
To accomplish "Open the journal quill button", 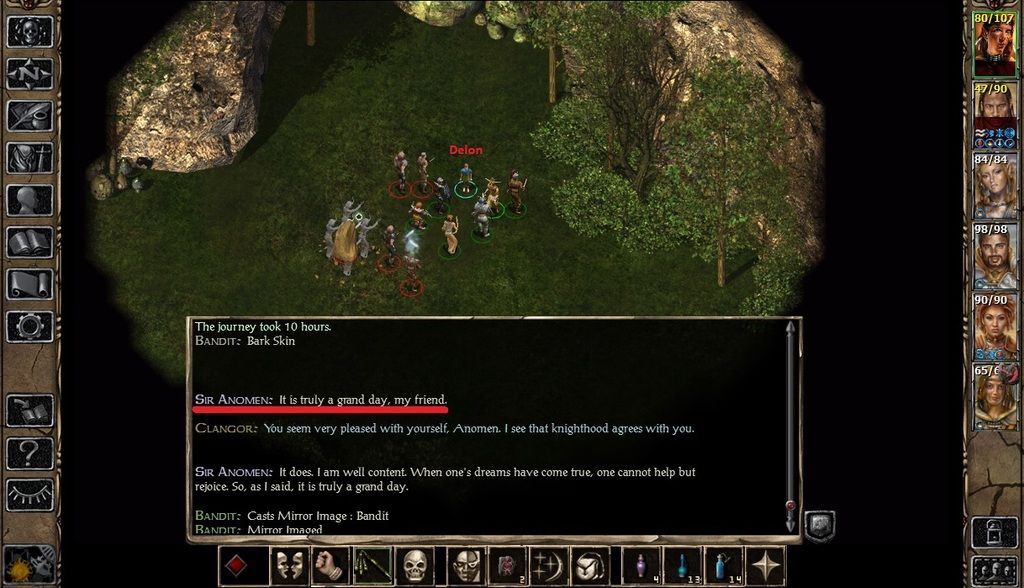I will (x=29, y=115).
